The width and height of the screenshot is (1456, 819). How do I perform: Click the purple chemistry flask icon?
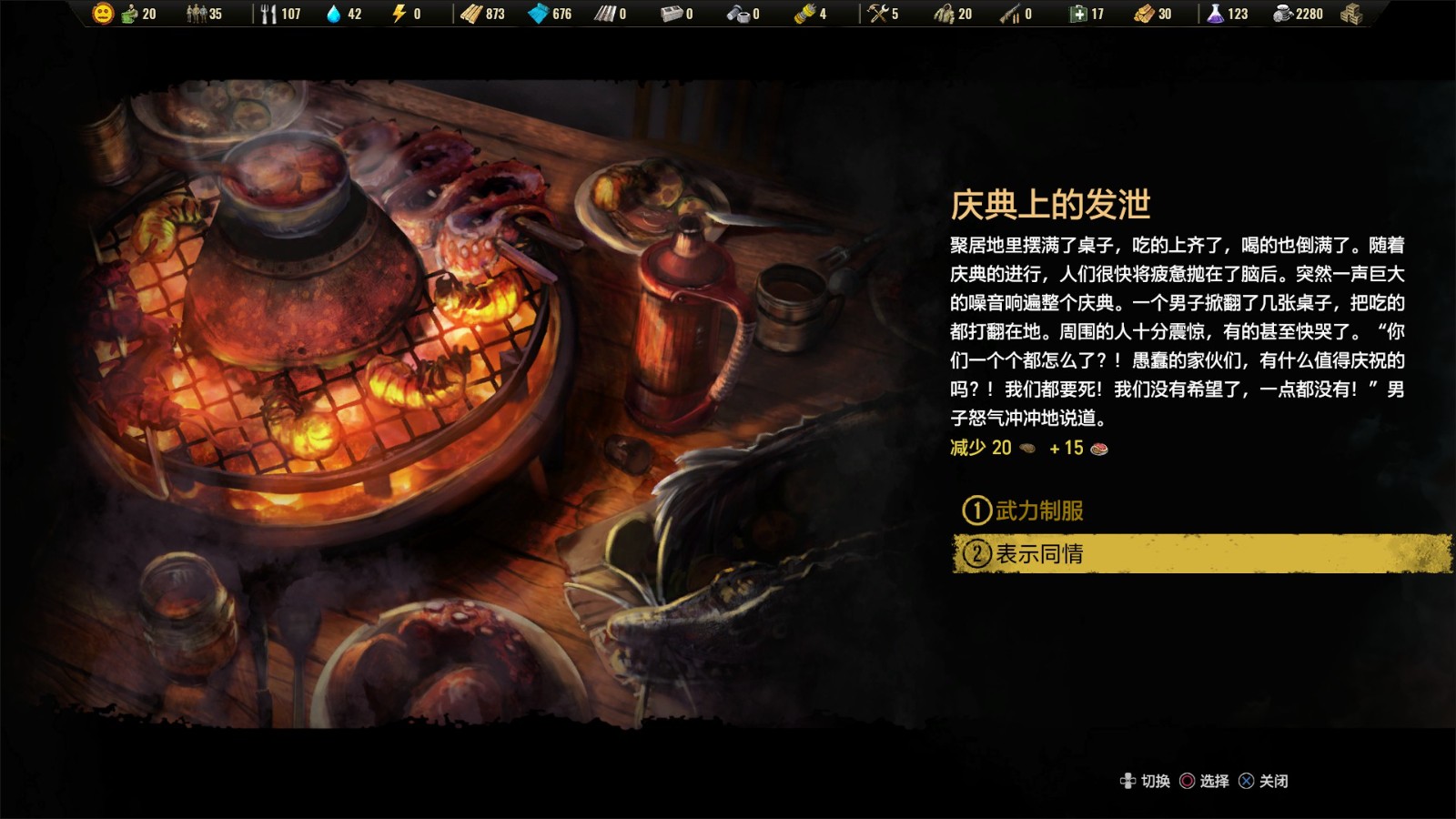[1215, 14]
